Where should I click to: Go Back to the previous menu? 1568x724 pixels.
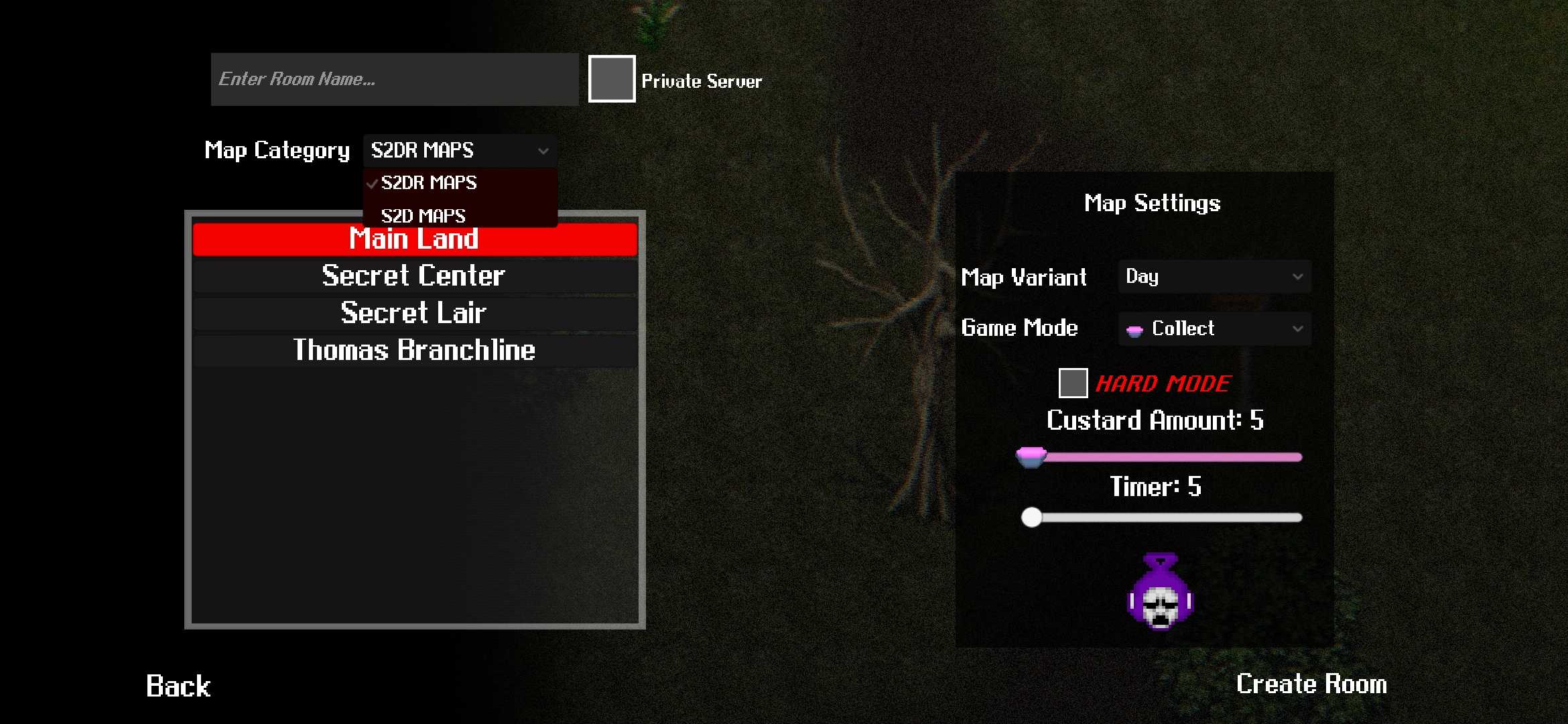(178, 686)
